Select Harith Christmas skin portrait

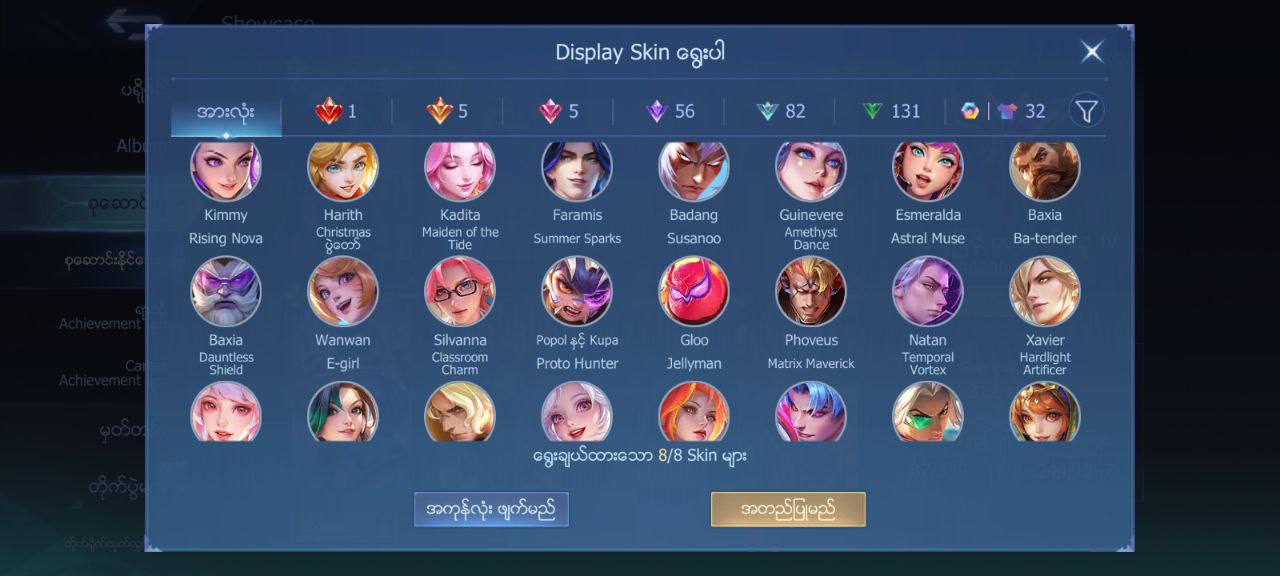coord(343,170)
